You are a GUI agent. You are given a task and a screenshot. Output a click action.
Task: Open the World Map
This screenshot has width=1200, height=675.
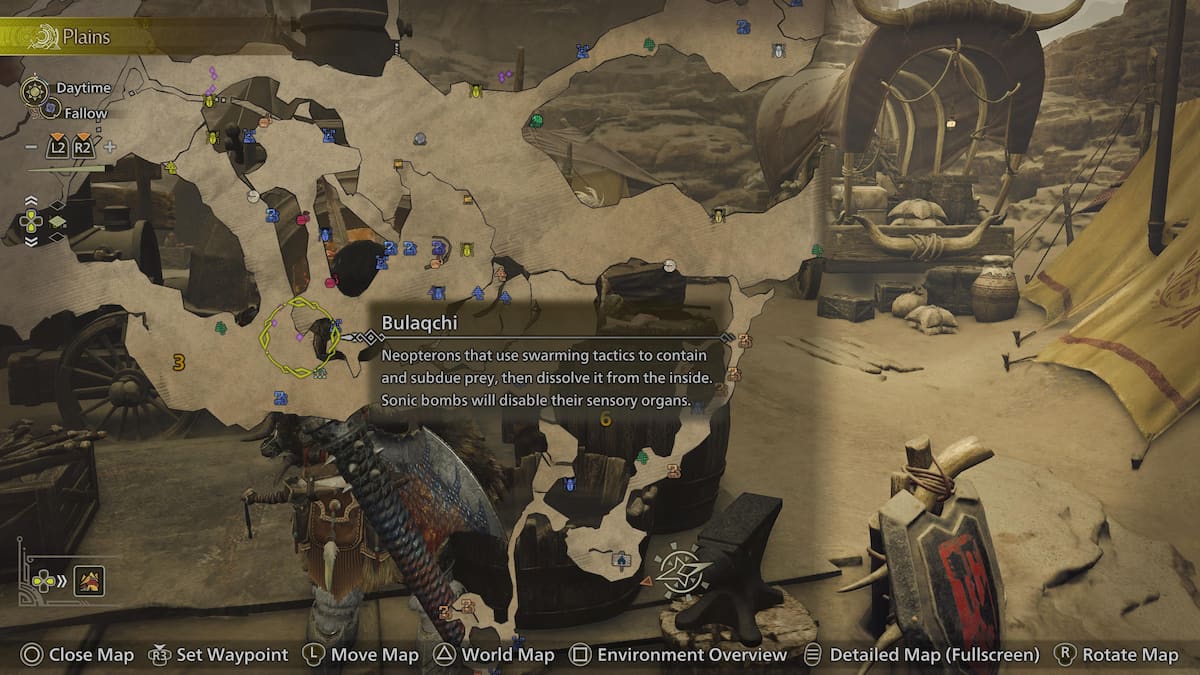[494, 655]
